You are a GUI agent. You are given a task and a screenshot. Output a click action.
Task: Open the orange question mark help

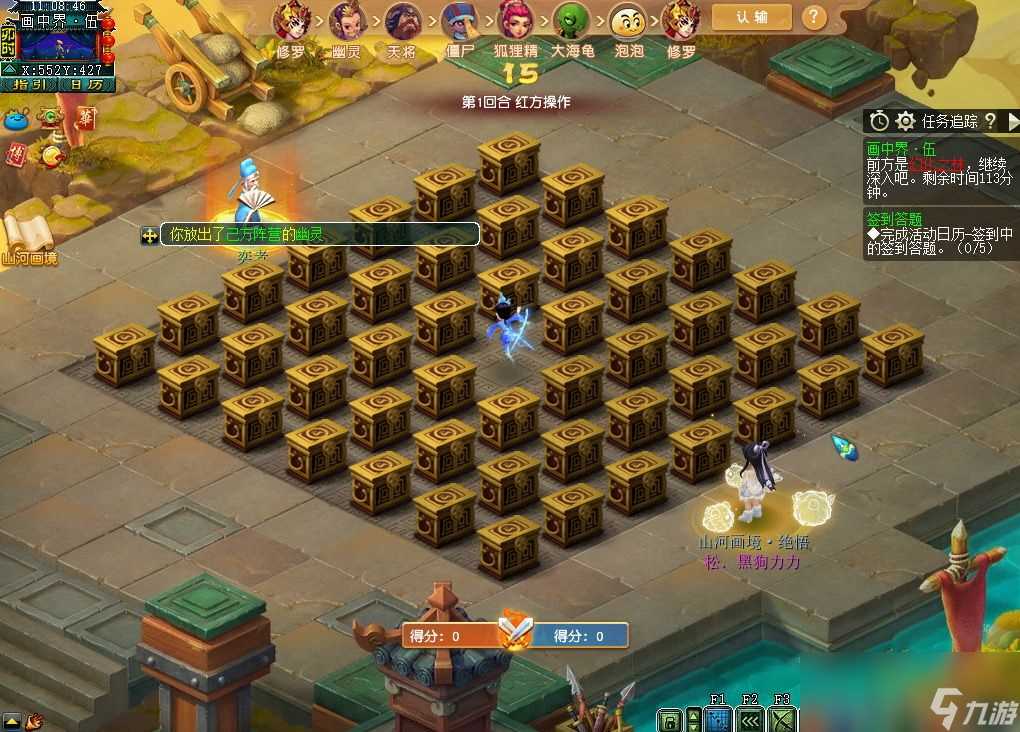(x=815, y=17)
